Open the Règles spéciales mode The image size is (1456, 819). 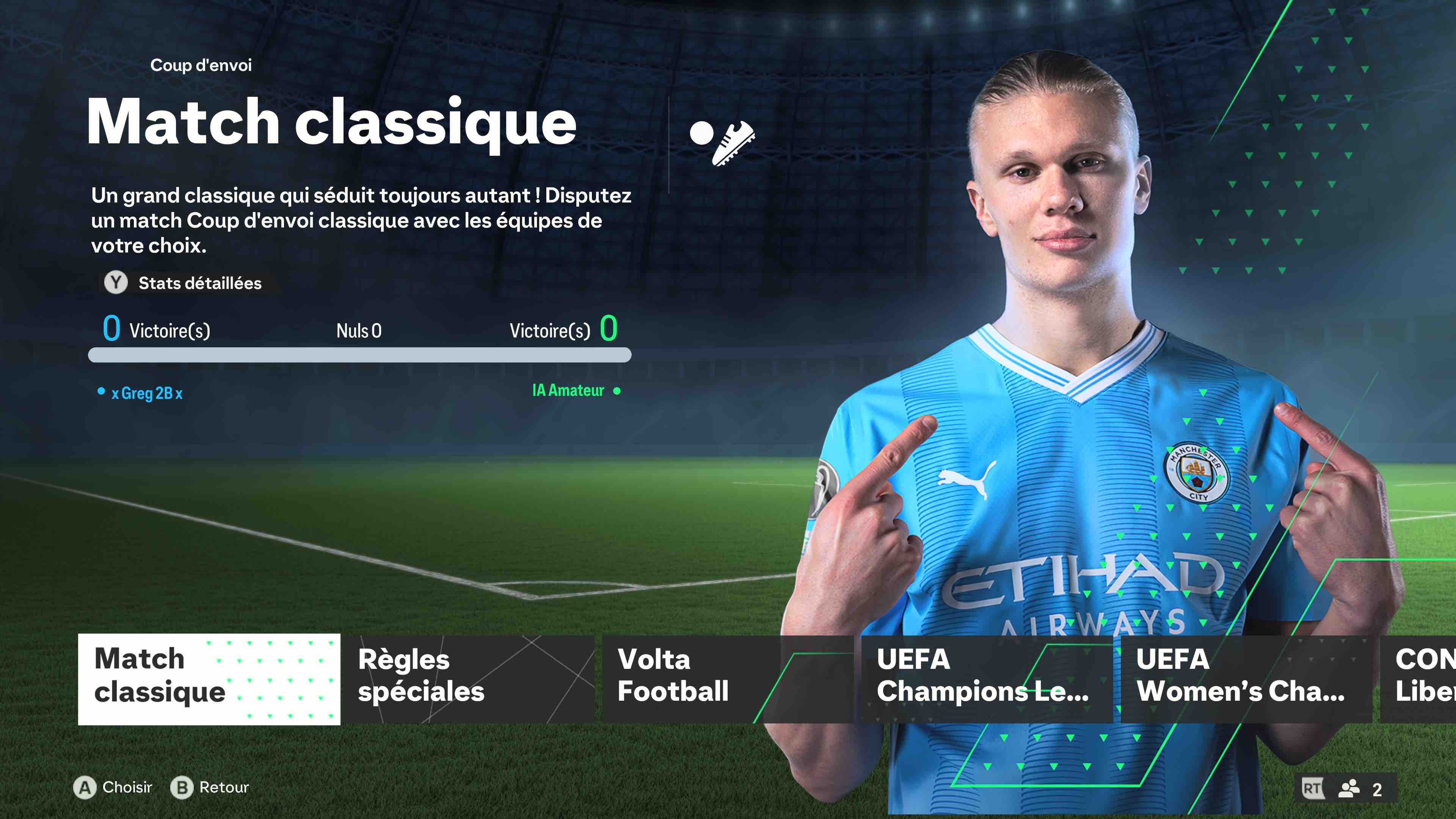[469, 679]
